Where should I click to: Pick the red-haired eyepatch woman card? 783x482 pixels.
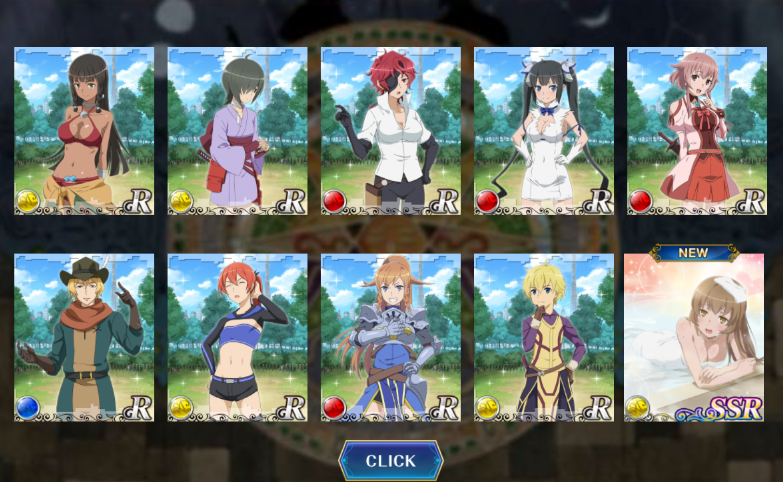pyautogui.click(x=390, y=130)
